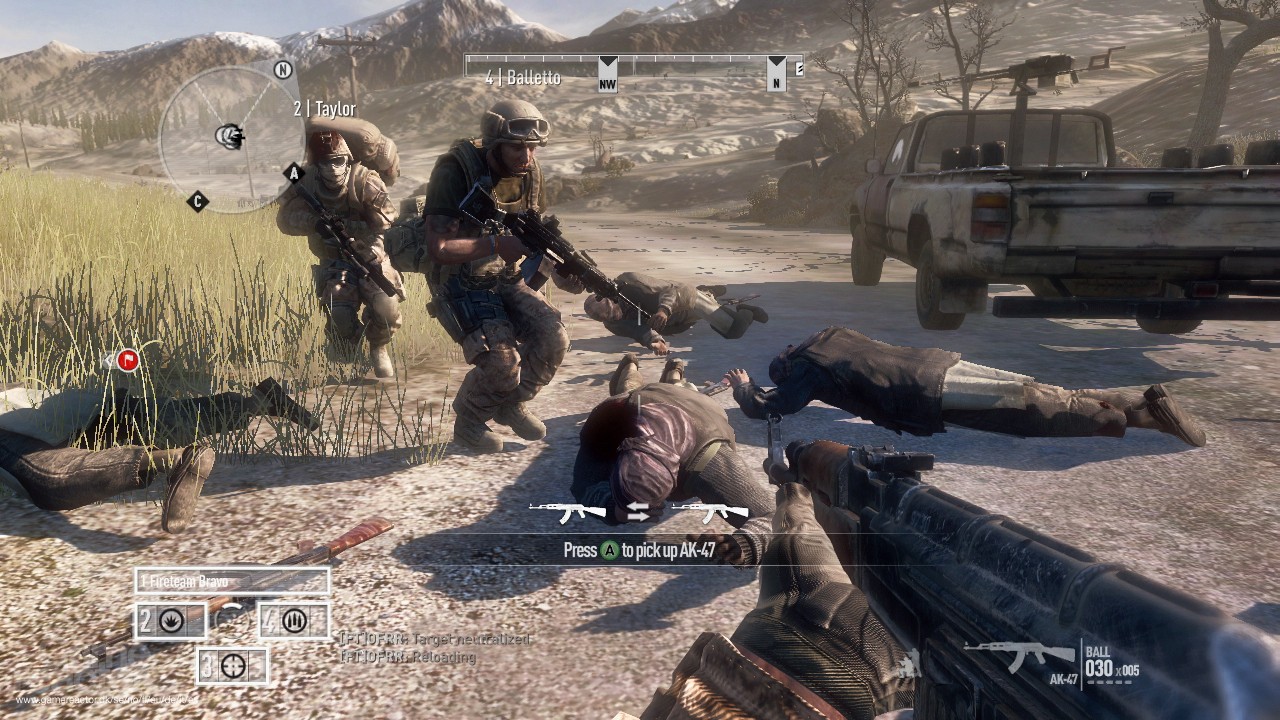This screenshot has height=720, width=1280.
Task: Select the Fireteam Bravo squad bar
Action: pos(232,581)
